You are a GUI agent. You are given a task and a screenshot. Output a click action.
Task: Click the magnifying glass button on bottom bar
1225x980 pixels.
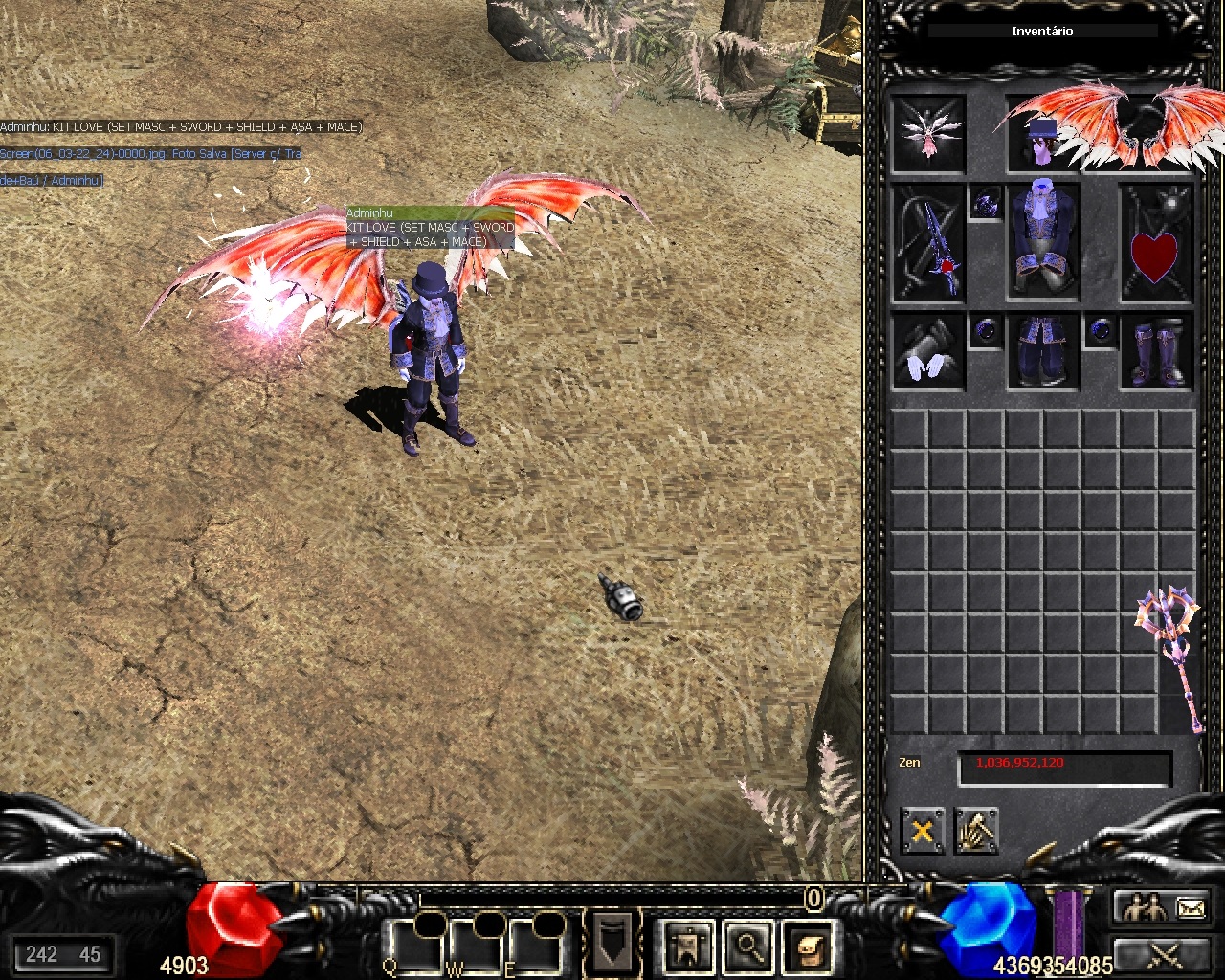point(748,946)
